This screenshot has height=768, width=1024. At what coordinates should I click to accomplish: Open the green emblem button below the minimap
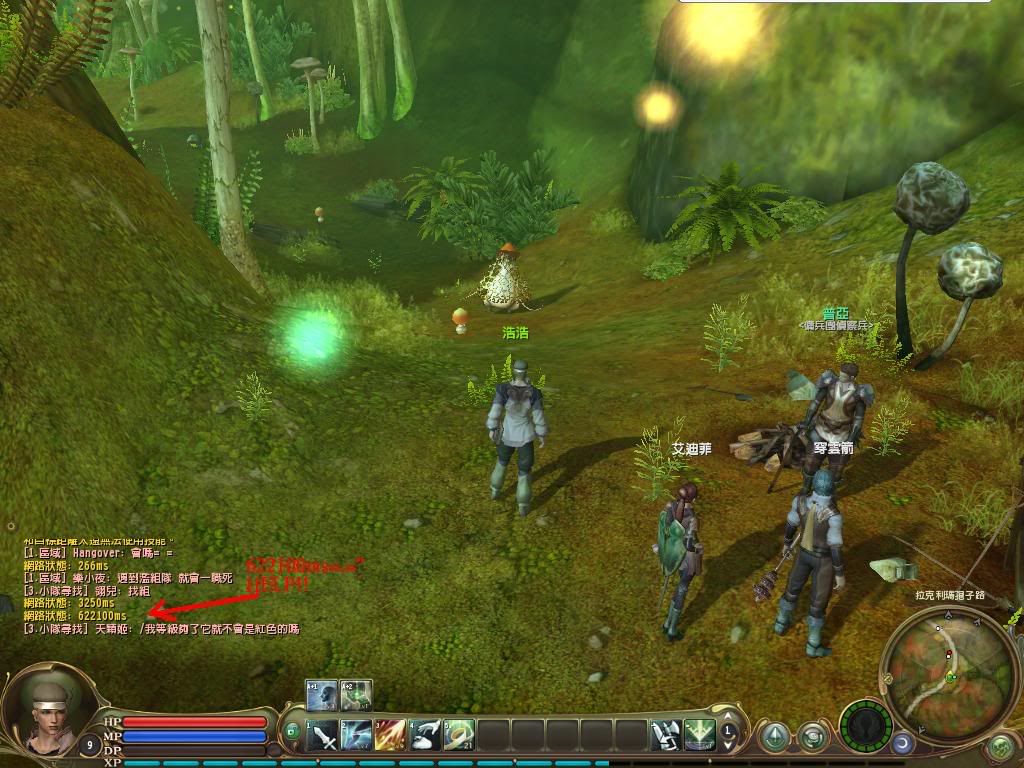point(1001,746)
